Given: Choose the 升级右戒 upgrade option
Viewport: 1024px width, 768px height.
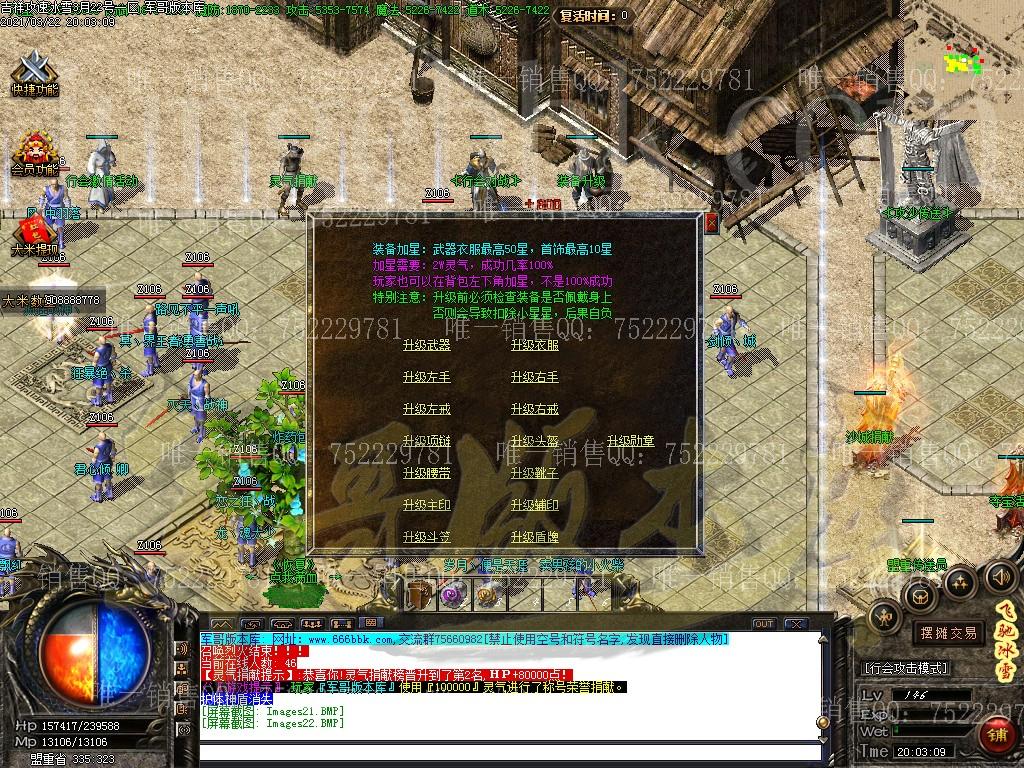Looking at the screenshot, I should coord(534,409).
